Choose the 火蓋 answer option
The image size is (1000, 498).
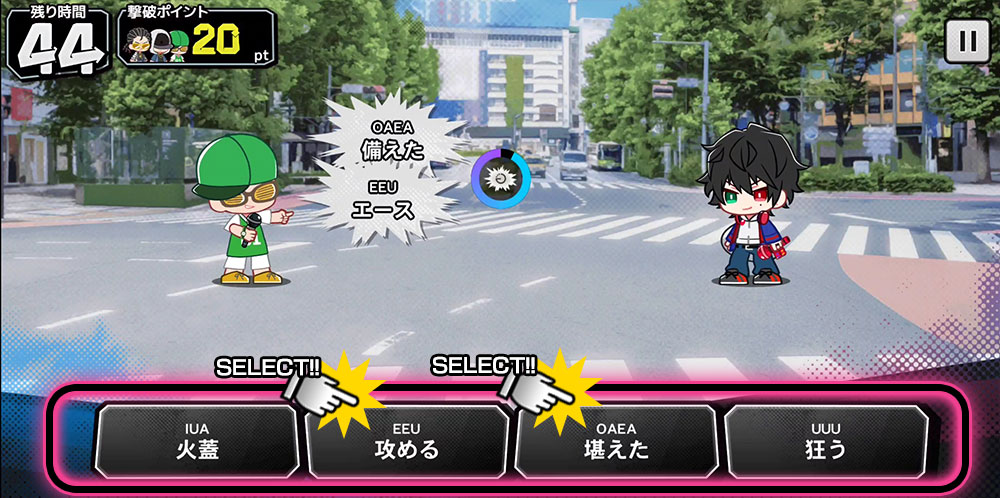pos(196,441)
